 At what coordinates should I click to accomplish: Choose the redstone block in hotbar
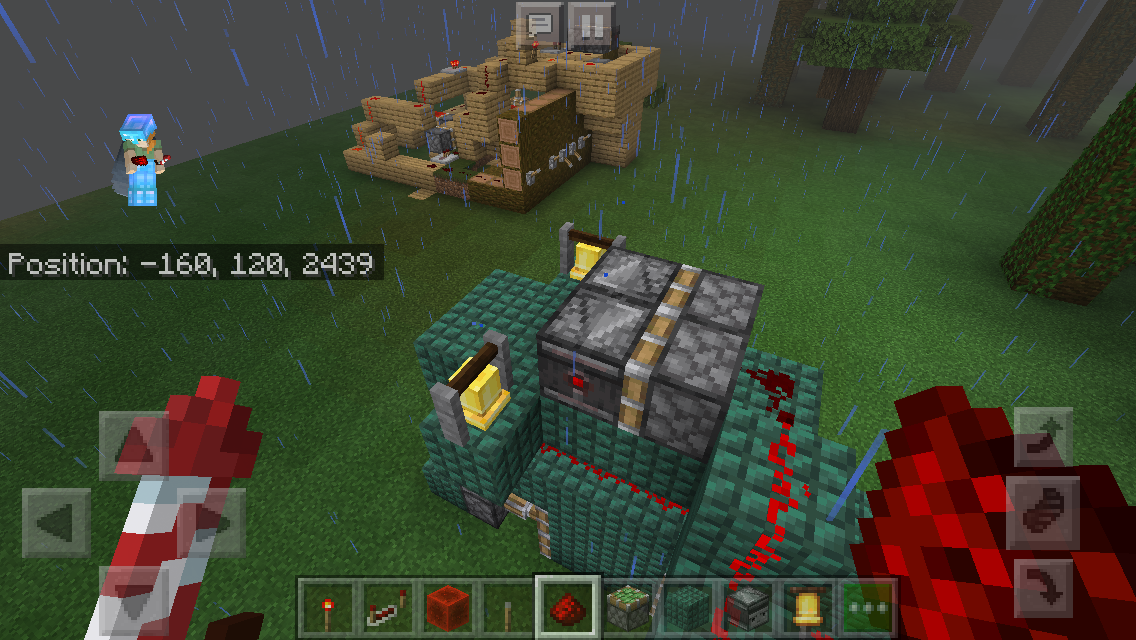click(x=447, y=607)
